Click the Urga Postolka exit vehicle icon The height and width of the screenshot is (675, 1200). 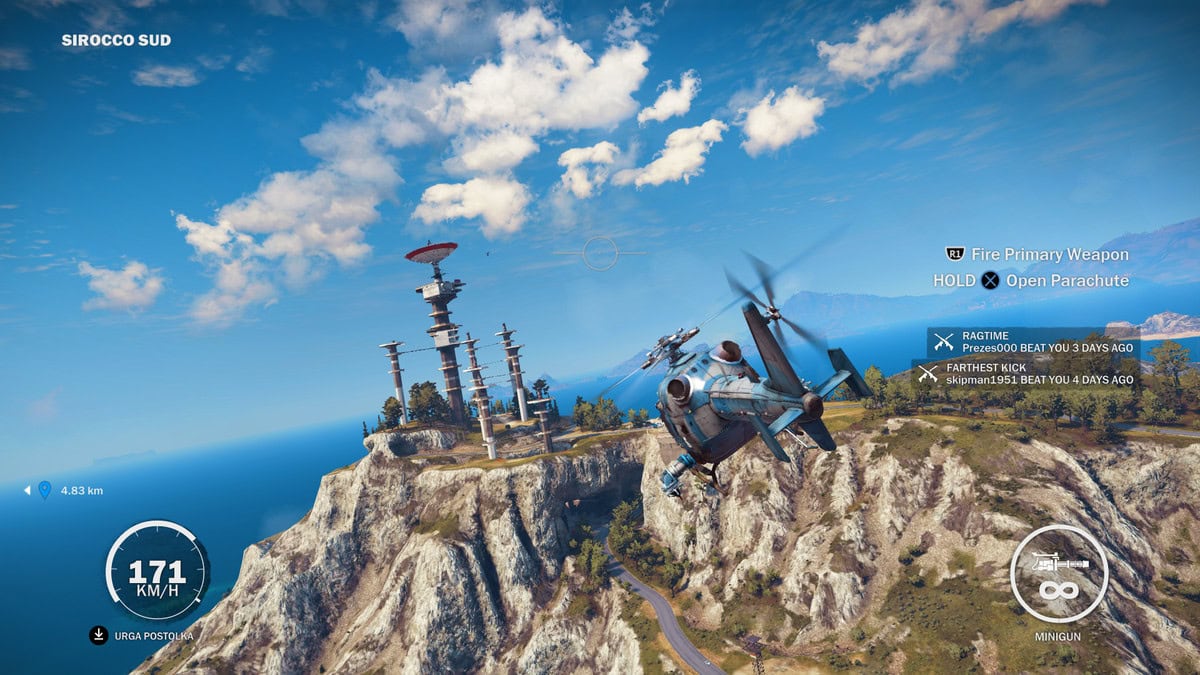(98, 635)
